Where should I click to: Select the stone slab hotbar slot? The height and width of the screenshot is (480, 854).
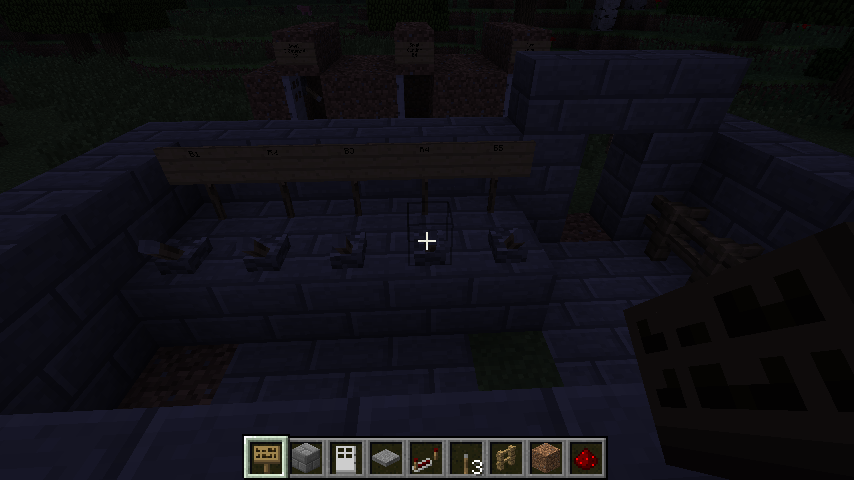387,458
